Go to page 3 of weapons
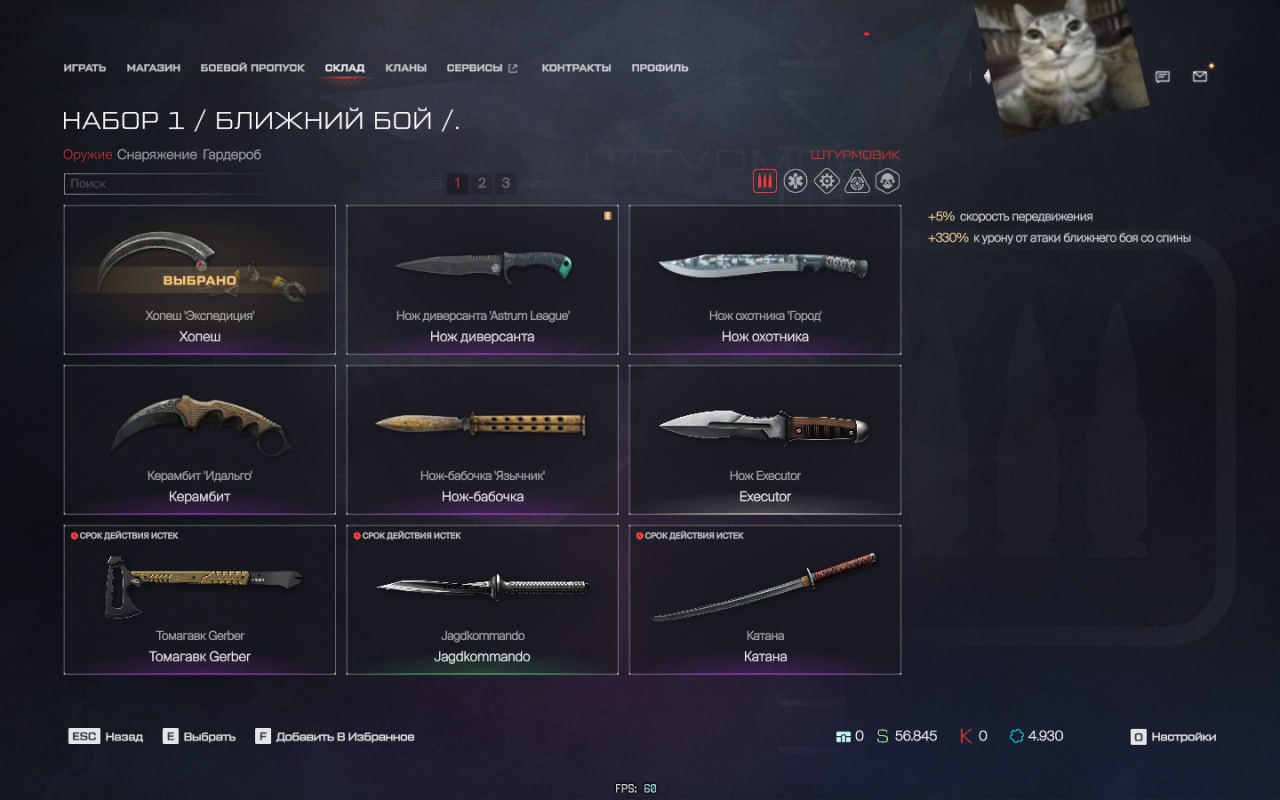The width and height of the screenshot is (1280, 800). coord(506,183)
